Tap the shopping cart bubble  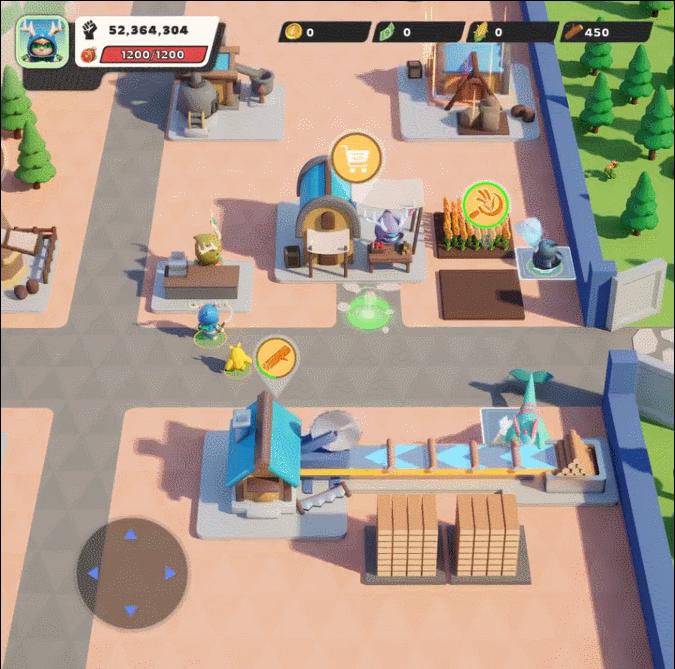click(355, 158)
